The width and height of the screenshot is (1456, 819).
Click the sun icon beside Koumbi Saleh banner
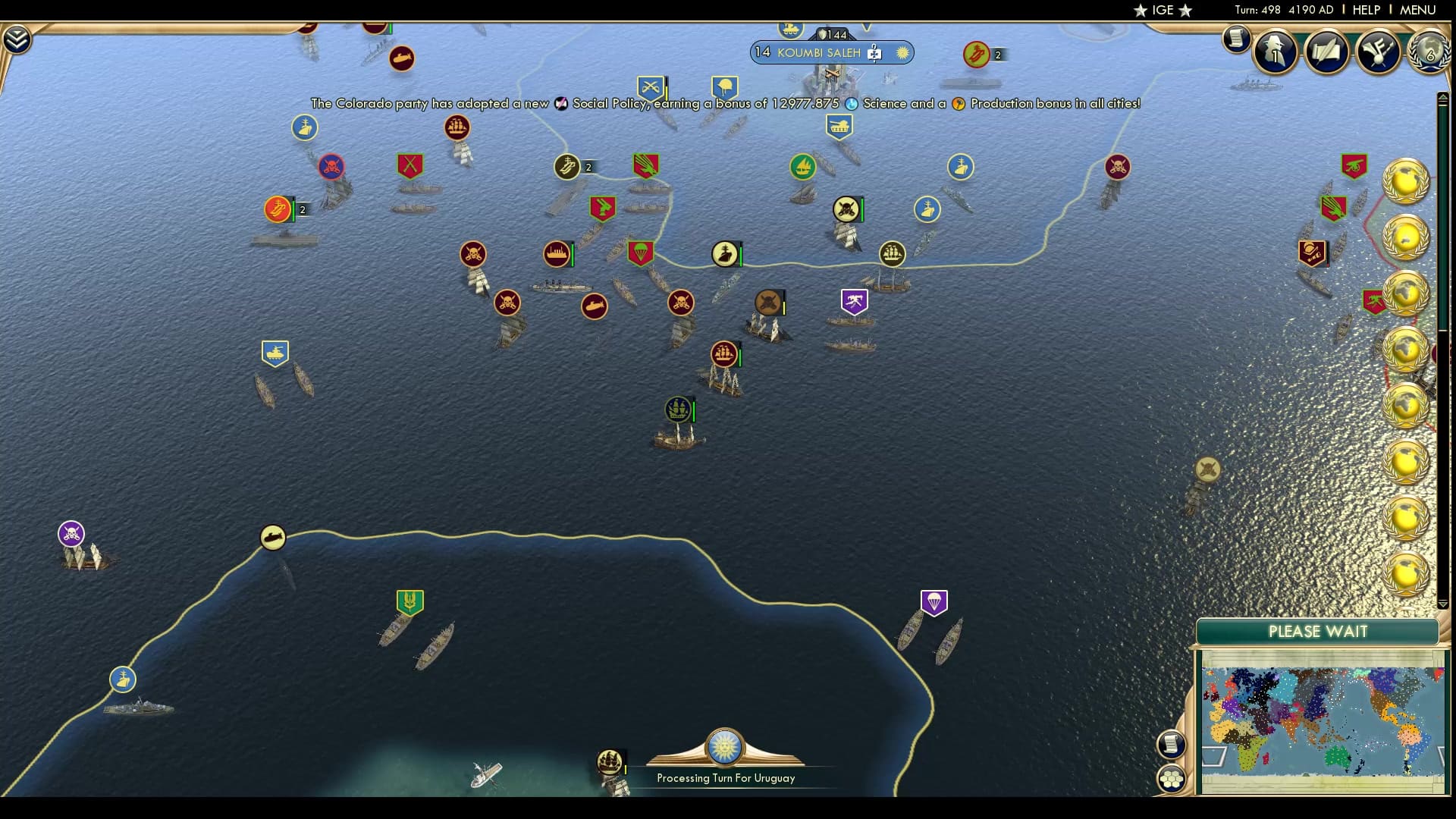click(x=902, y=53)
